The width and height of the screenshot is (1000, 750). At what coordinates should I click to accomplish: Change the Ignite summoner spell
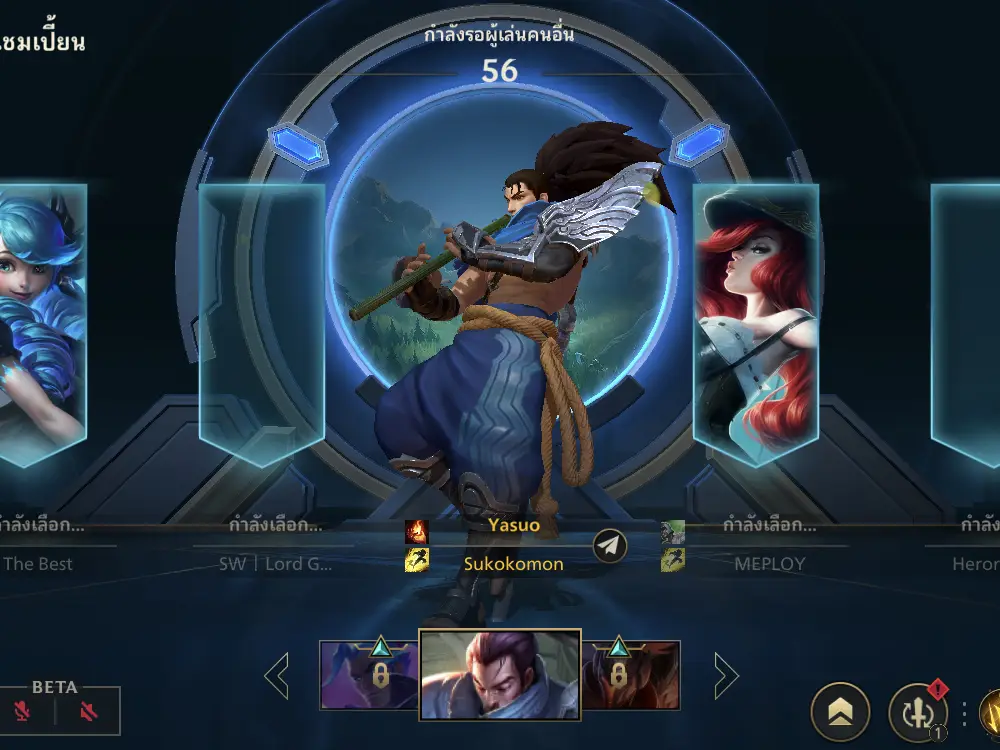point(416,531)
